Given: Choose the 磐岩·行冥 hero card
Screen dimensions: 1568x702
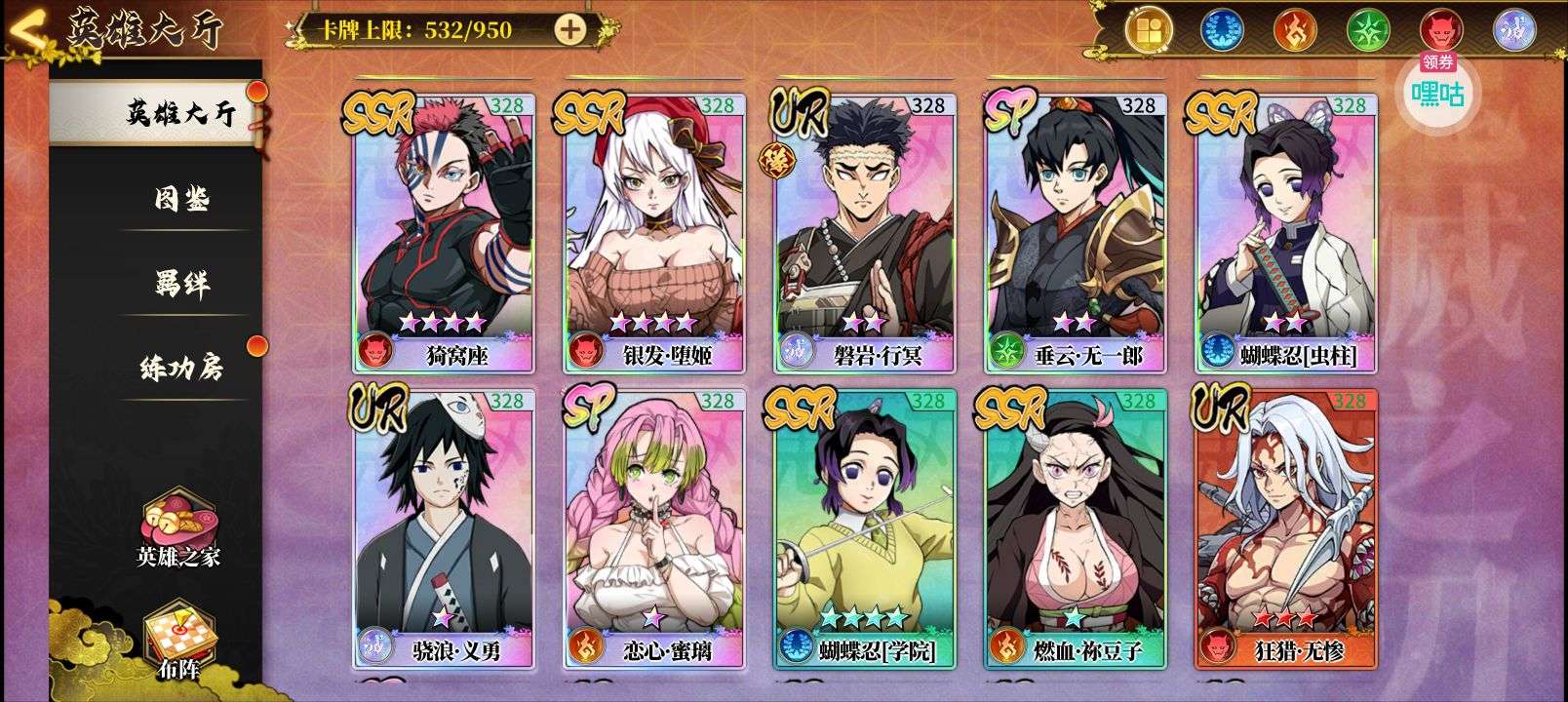Looking at the screenshot, I should (x=864, y=232).
